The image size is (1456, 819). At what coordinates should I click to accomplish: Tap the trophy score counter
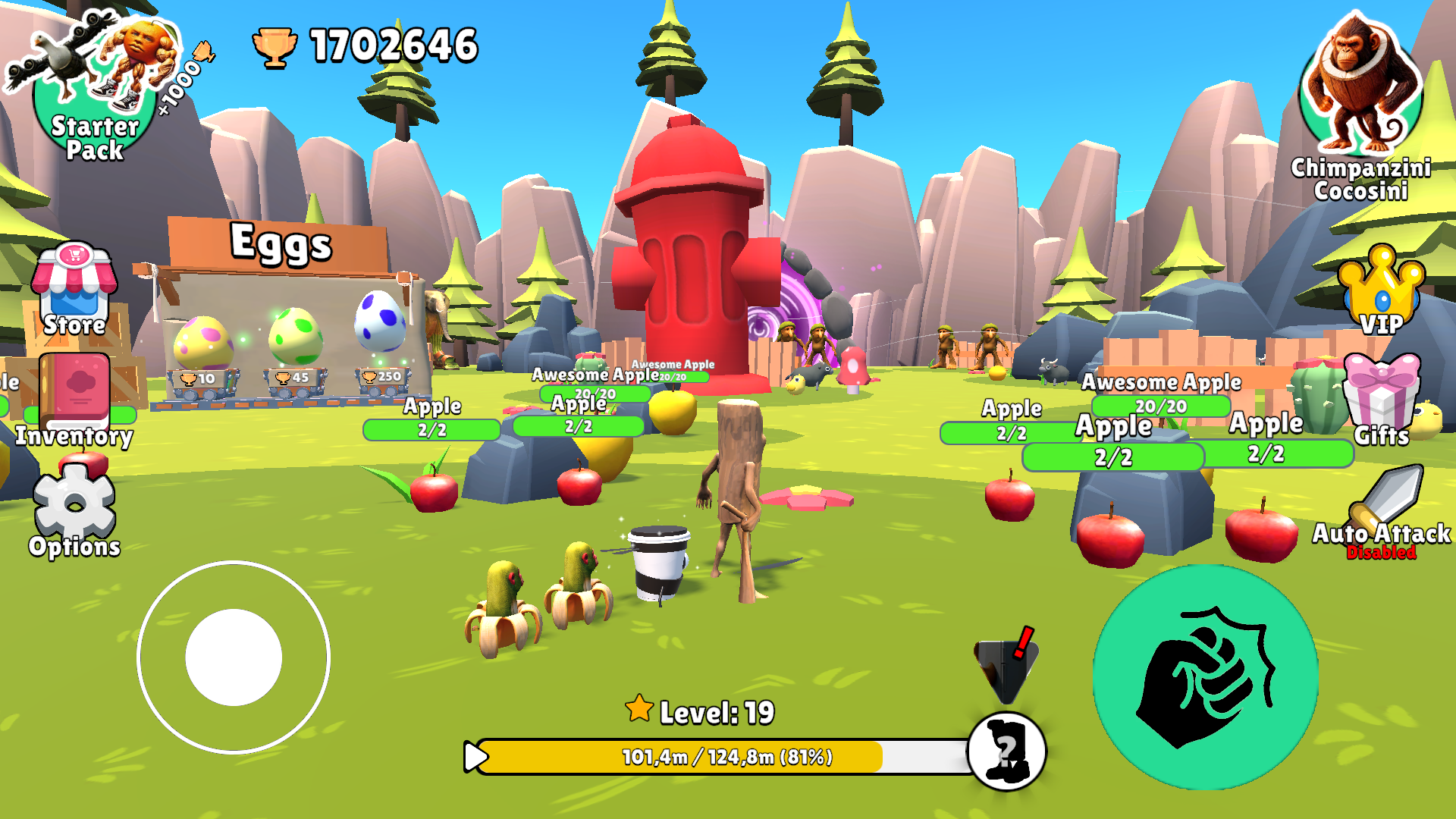click(356, 47)
